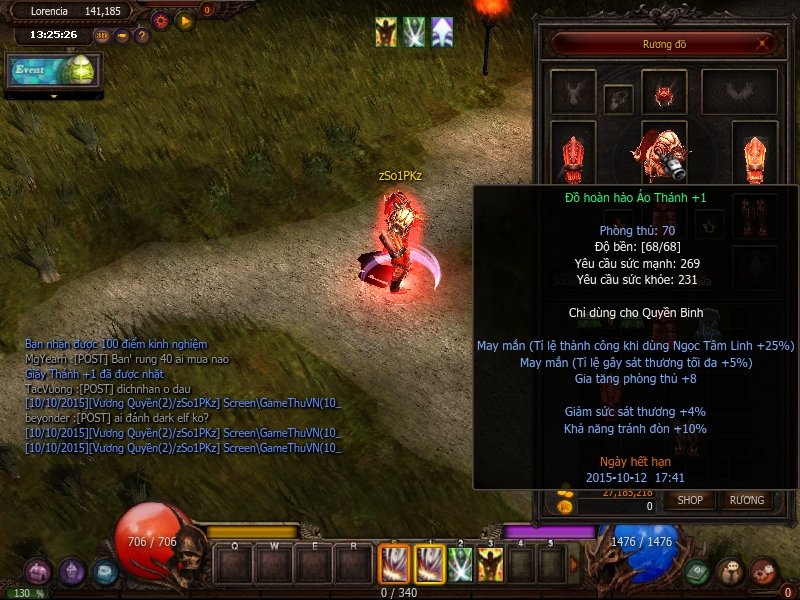Image resolution: width=800 pixels, height=600 pixels.
Task: Activate the skill in hotbar slot 2
Action: pyautogui.click(x=460, y=565)
